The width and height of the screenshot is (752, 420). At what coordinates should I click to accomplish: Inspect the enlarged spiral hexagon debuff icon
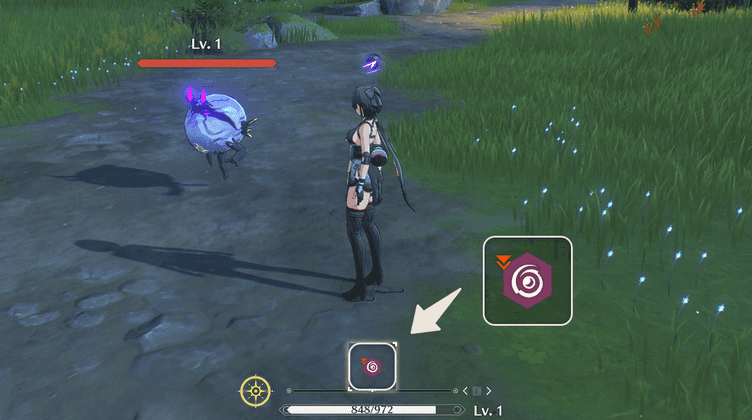click(x=527, y=281)
